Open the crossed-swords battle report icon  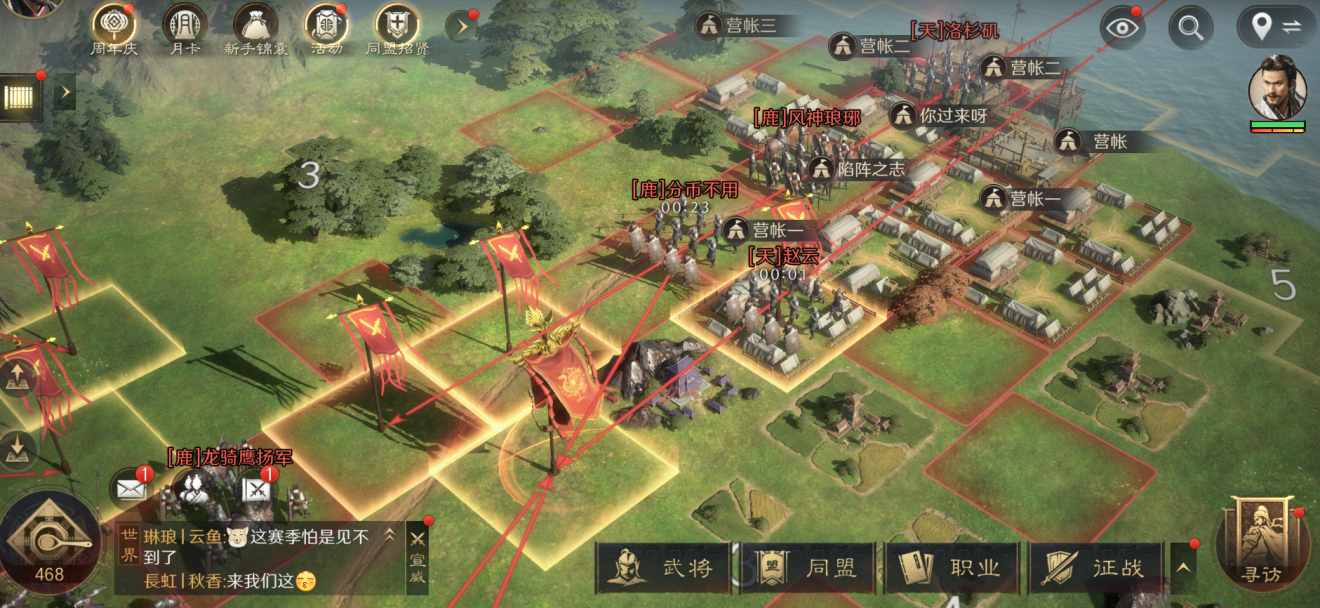click(258, 489)
